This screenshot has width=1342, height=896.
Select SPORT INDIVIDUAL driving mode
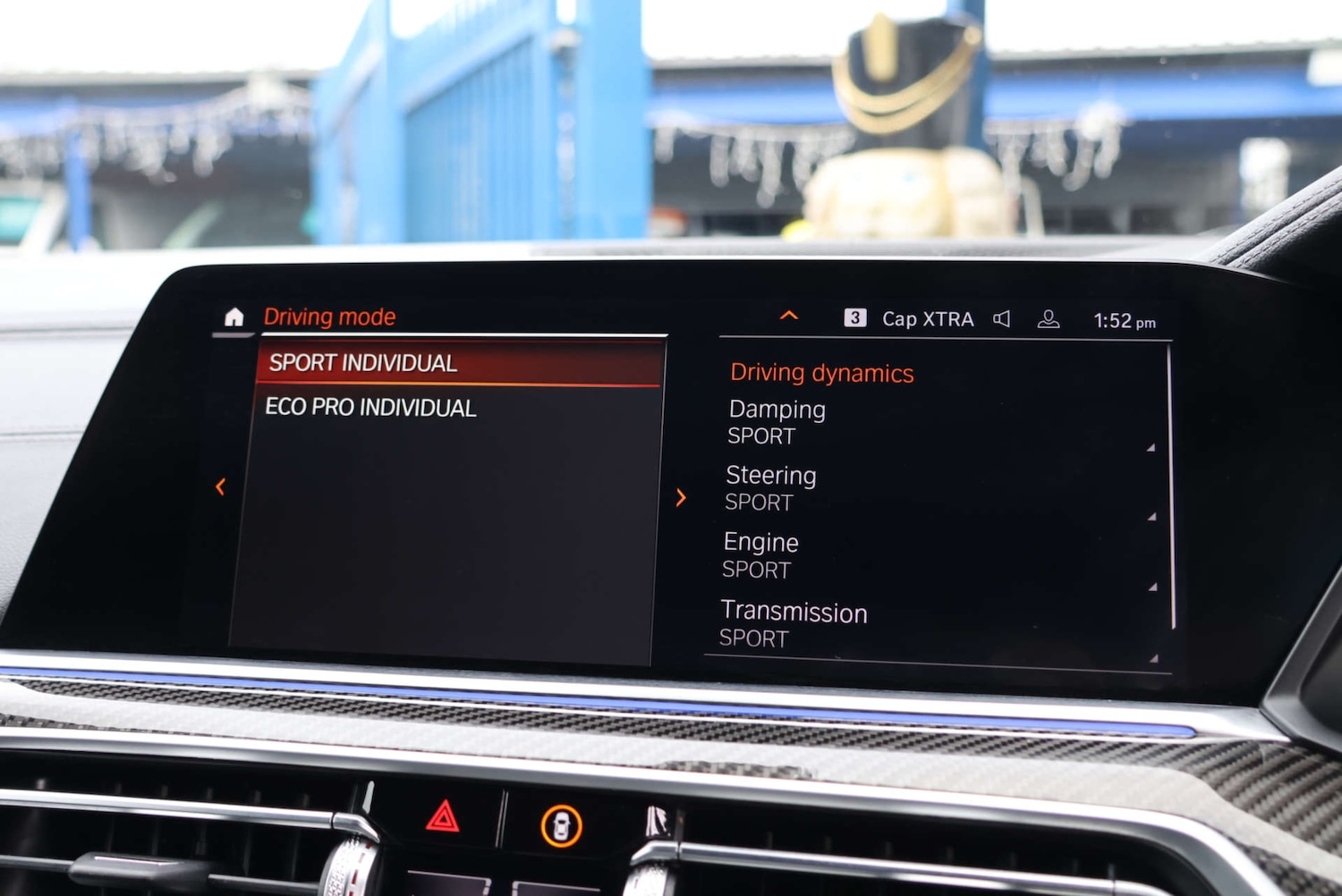362,362
